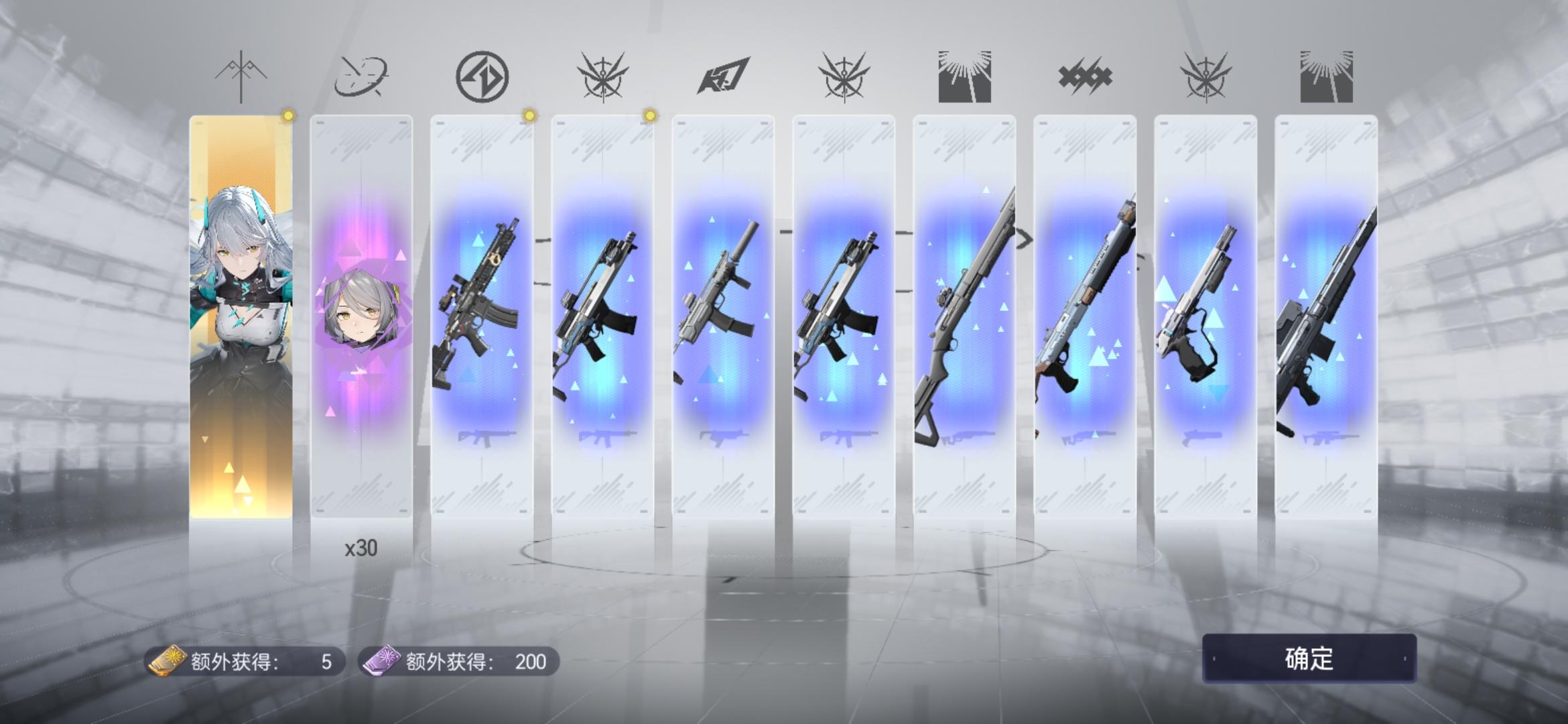
Task: Toggle the yellow new-item dot on the character card
Action: pos(288,115)
